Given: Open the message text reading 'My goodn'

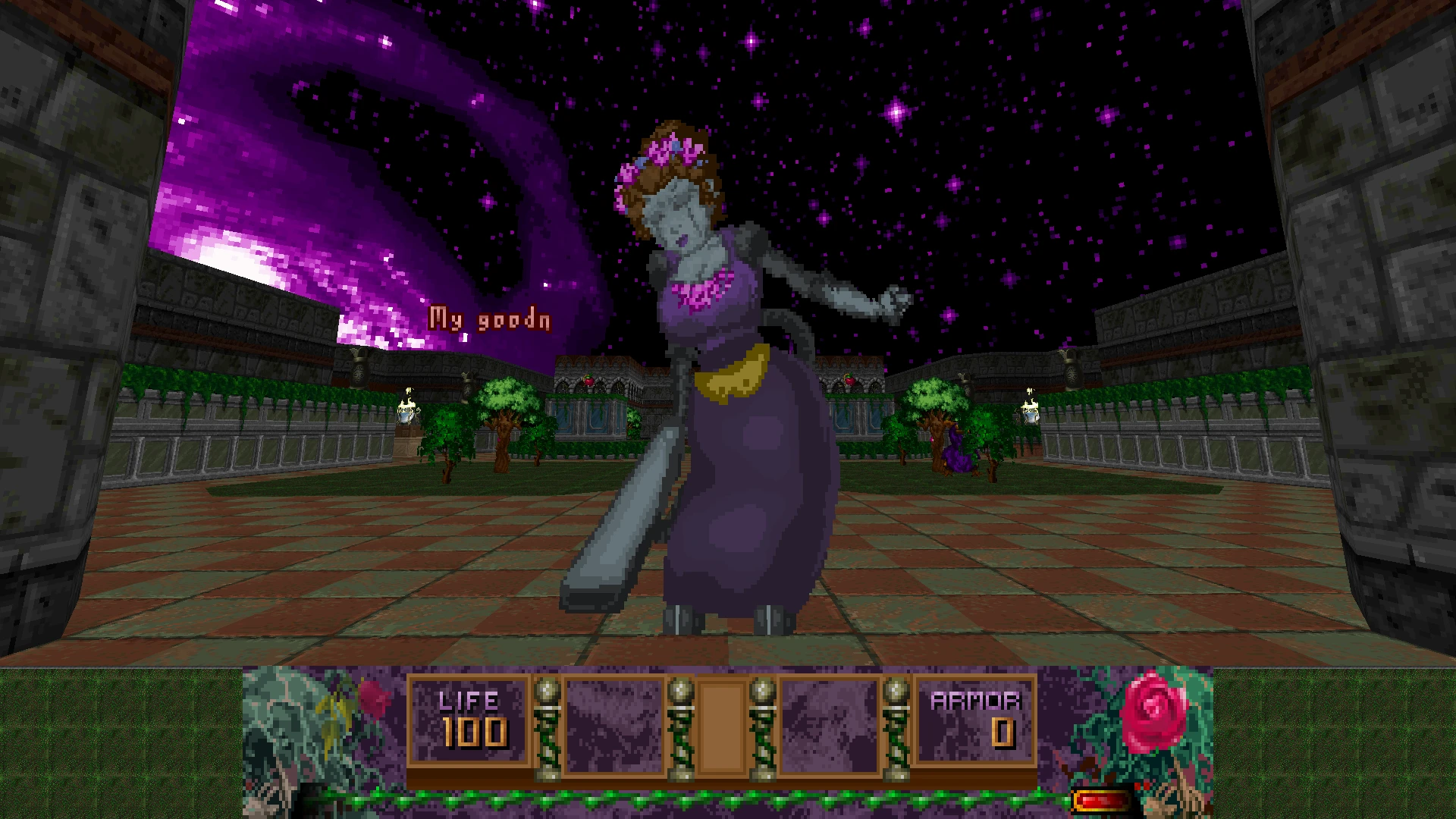Looking at the screenshot, I should (x=491, y=318).
